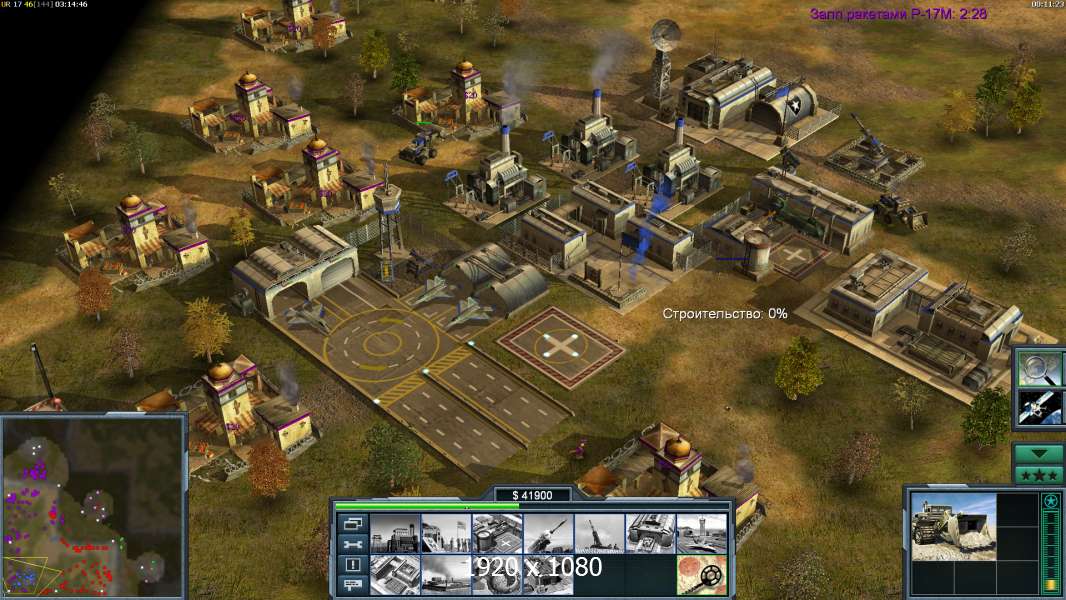Select the barracks with flag build icon
The height and width of the screenshot is (600, 1066).
click(x=445, y=534)
